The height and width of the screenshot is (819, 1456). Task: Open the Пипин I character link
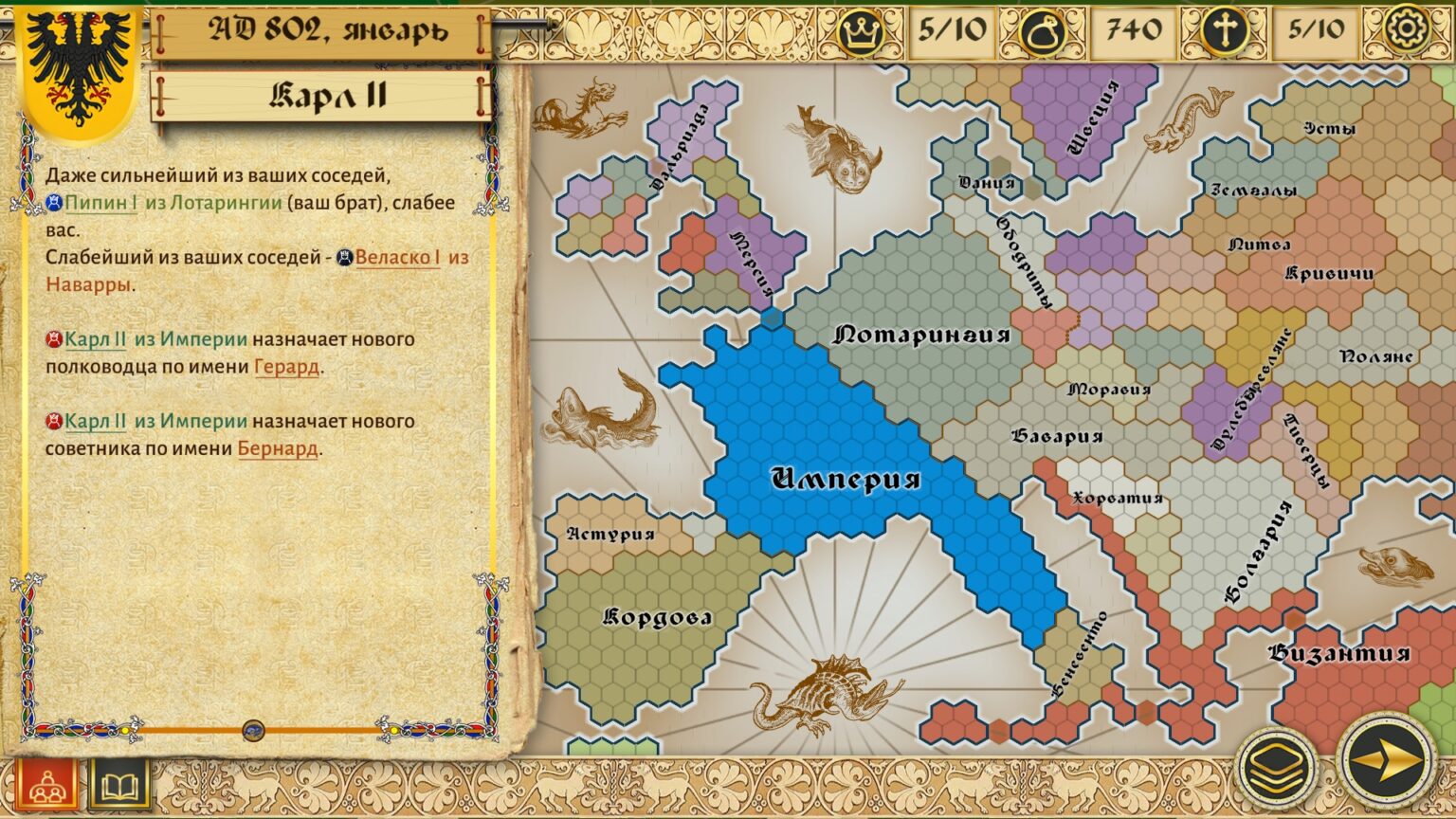pos(100,203)
